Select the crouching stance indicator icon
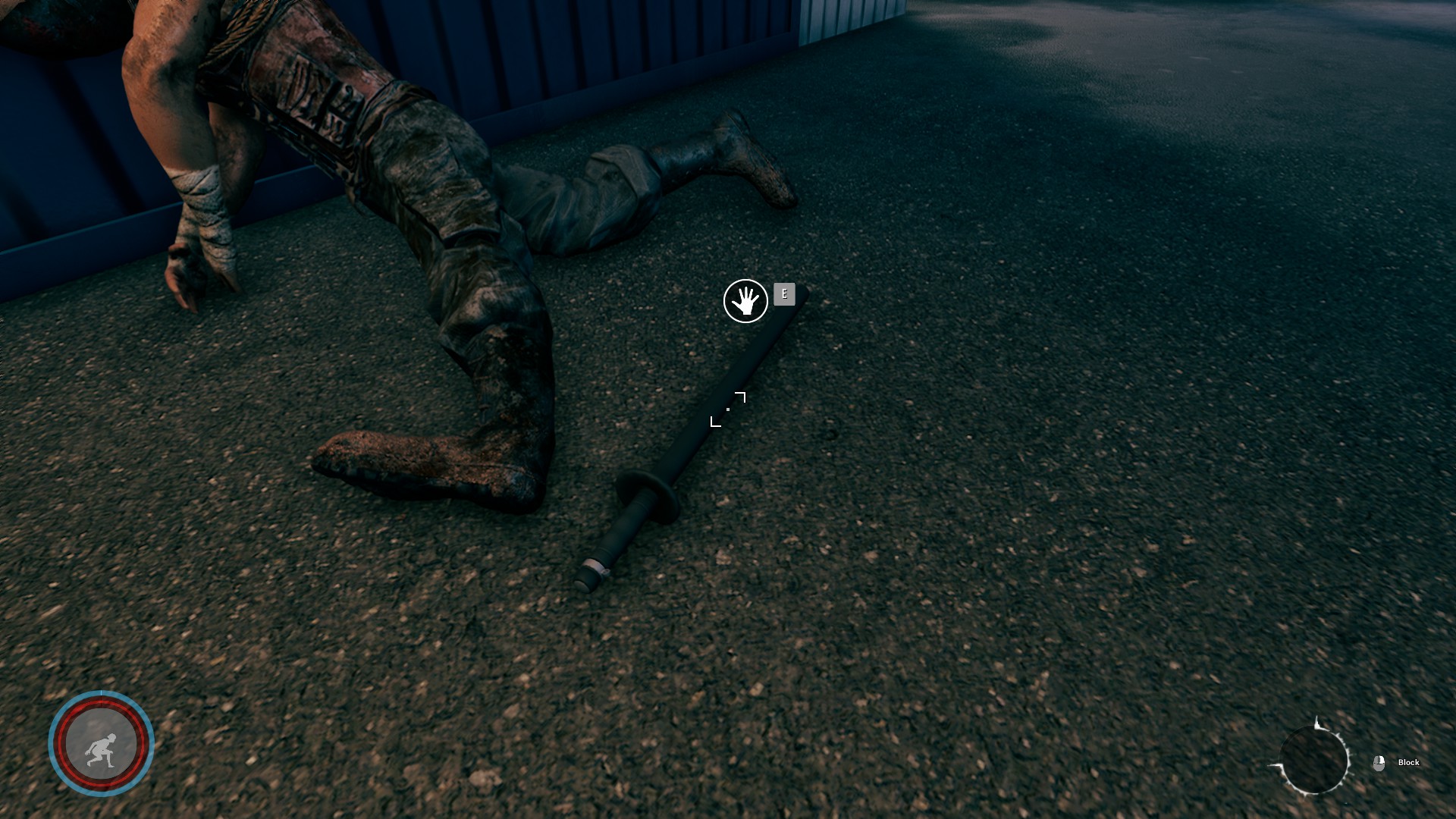Screen dimensions: 1456x819 (101, 744)
